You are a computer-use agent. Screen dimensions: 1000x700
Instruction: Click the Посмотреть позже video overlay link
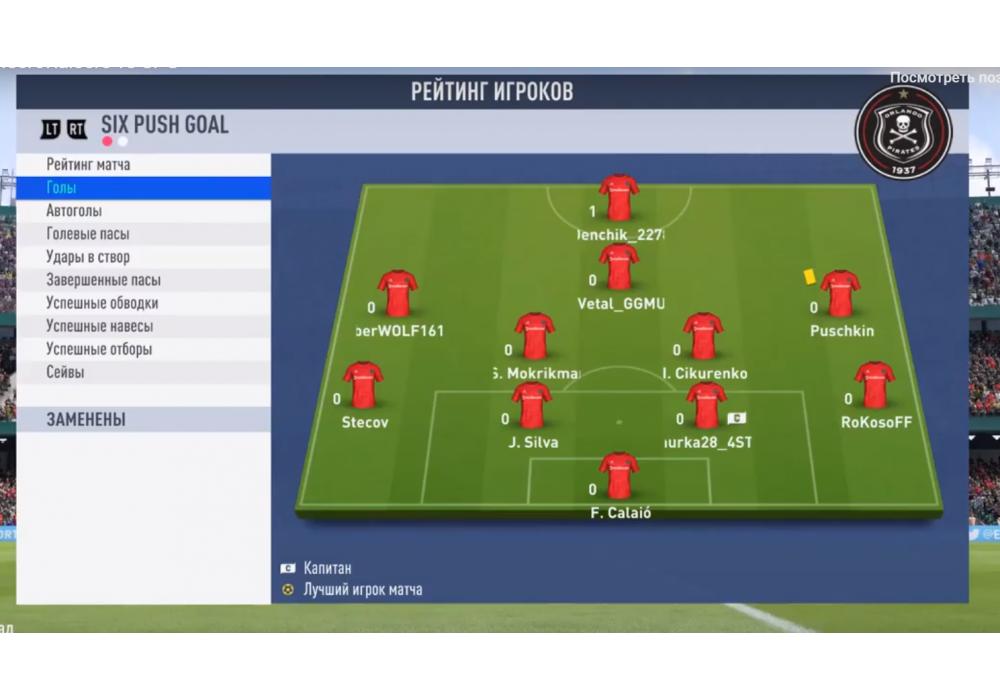pos(944,77)
